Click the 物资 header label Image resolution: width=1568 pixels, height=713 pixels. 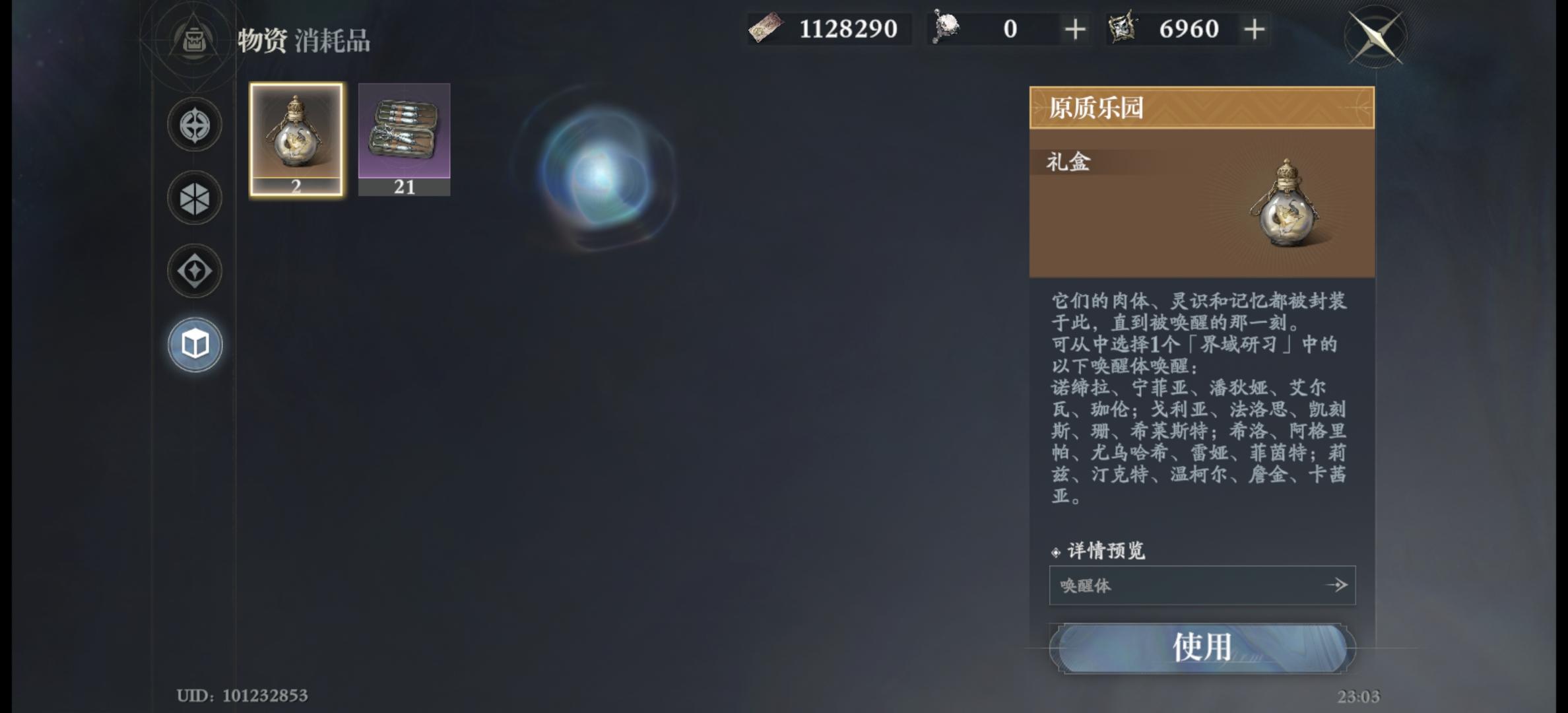coord(262,40)
